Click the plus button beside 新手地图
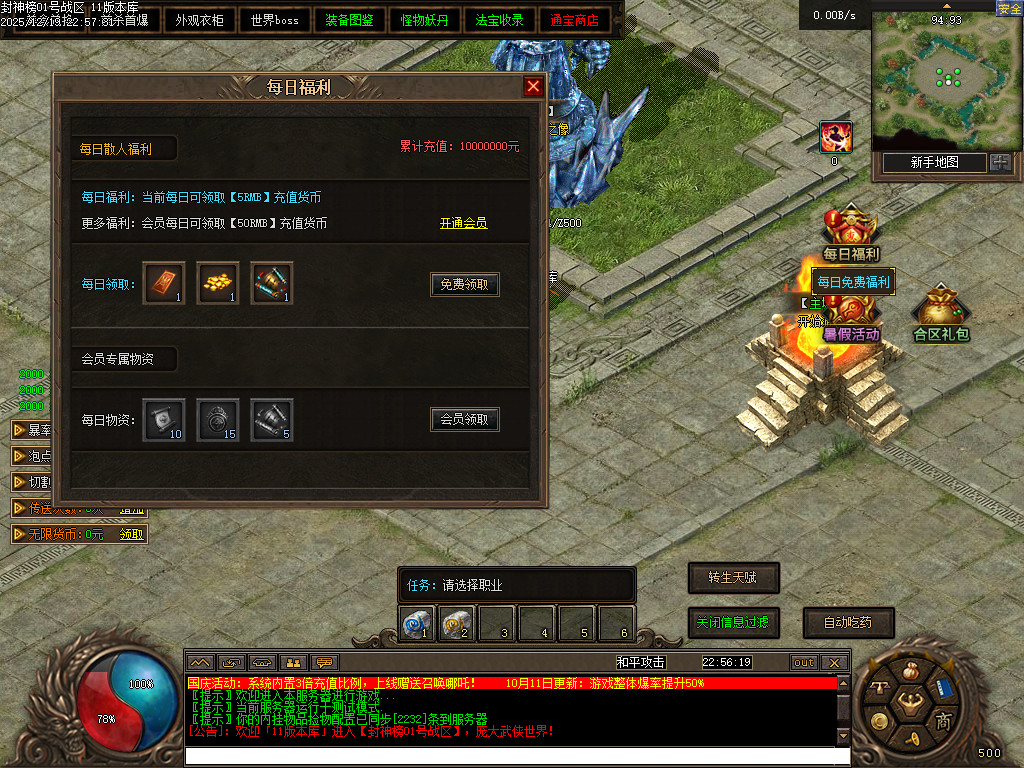Image resolution: width=1024 pixels, height=768 pixels. (x=1000, y=162)
